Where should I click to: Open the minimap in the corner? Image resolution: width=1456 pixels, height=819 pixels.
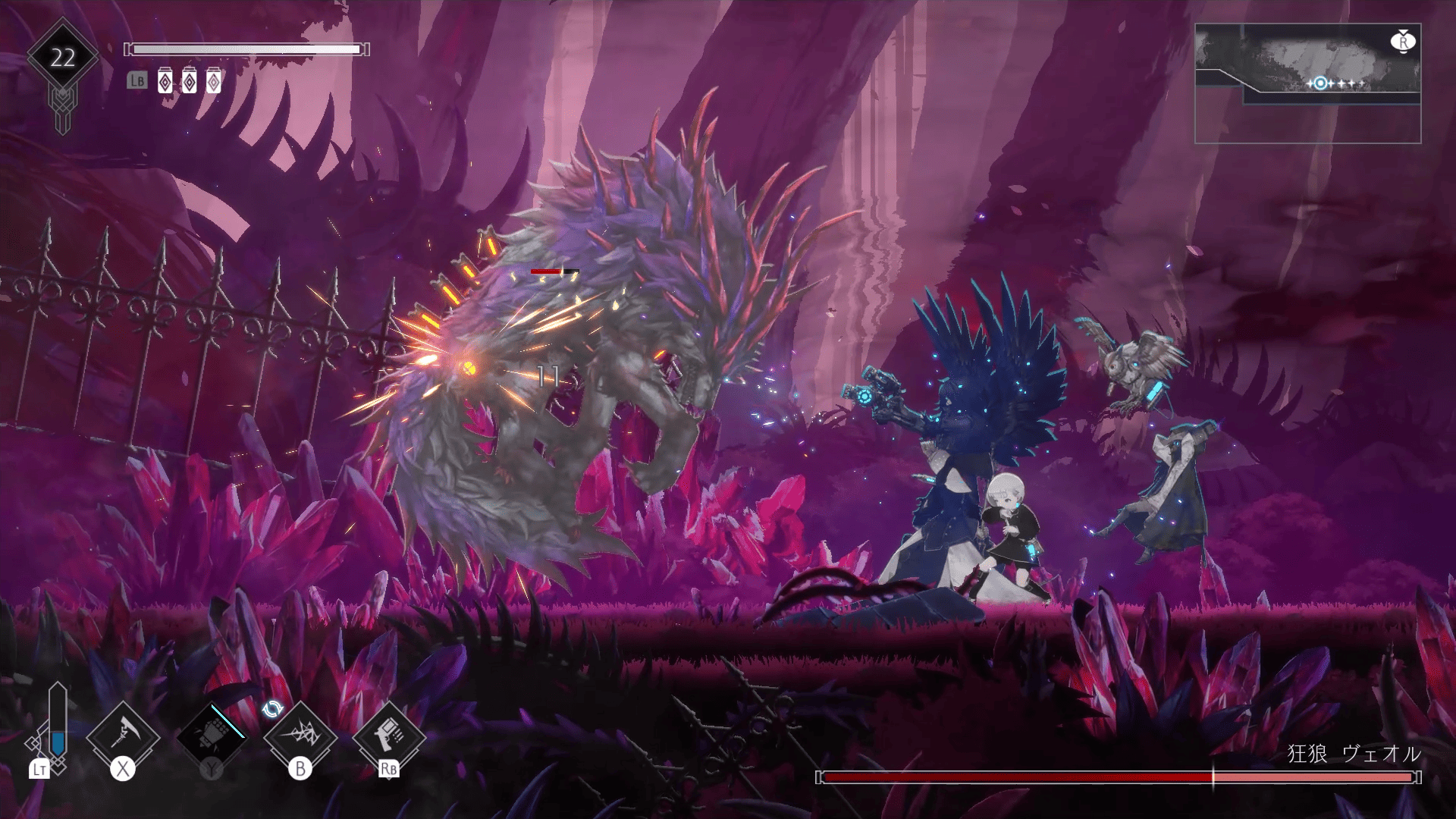[x=1307, y=83]
